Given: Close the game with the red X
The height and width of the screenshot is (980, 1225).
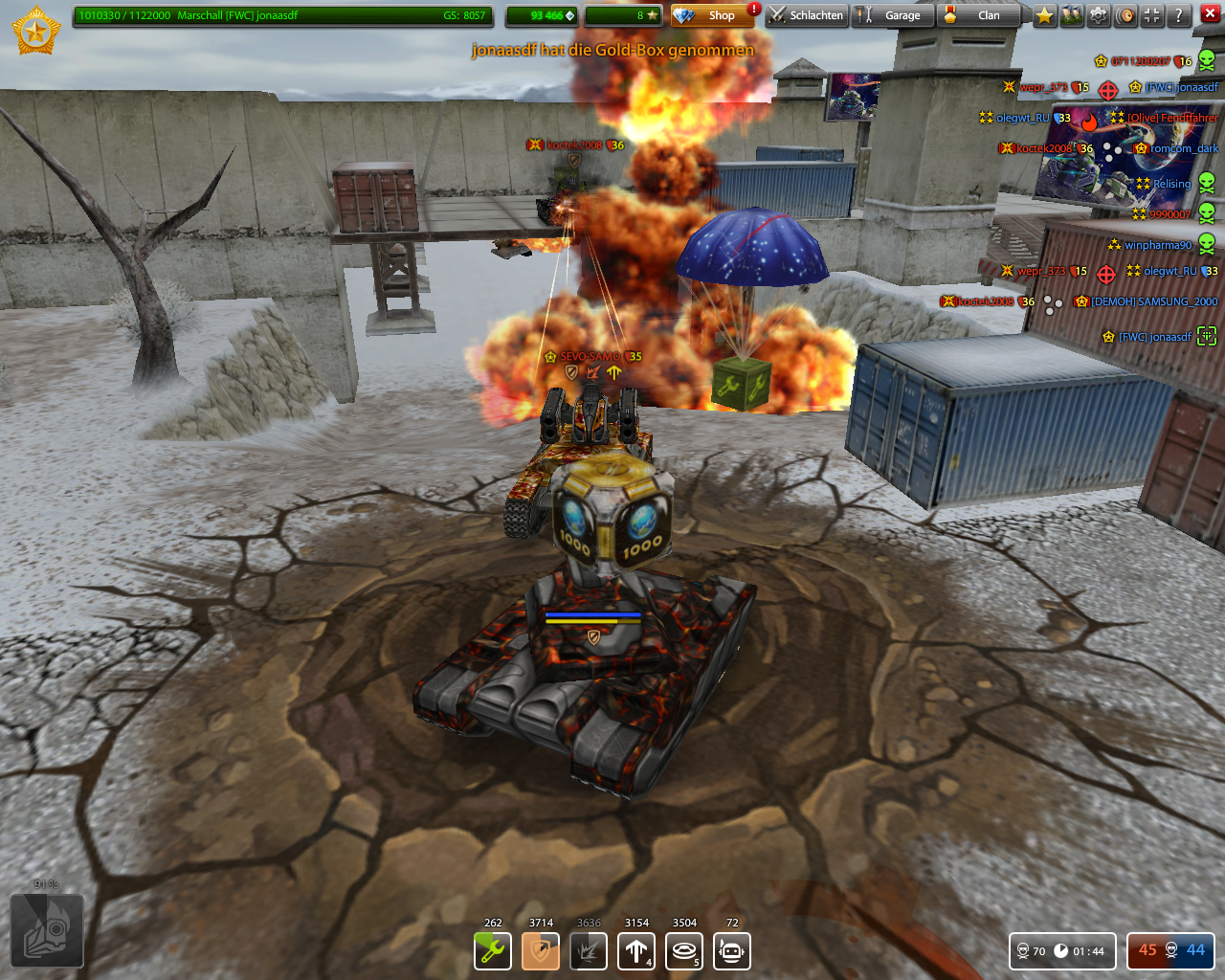Looking at the screenshot, I should [1210, 13].
